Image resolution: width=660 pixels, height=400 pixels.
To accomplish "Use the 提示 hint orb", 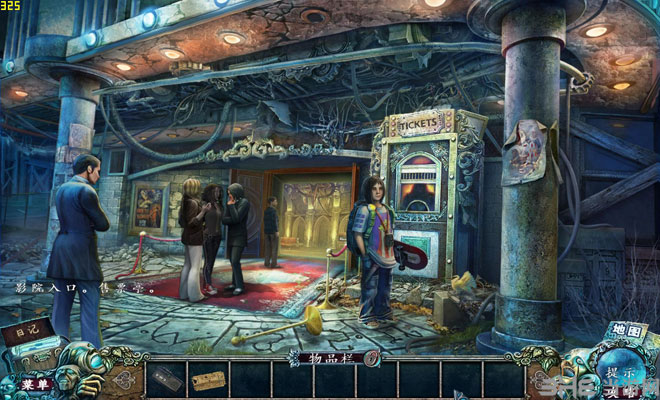I will pyautogui.click(x=618, y=372).
